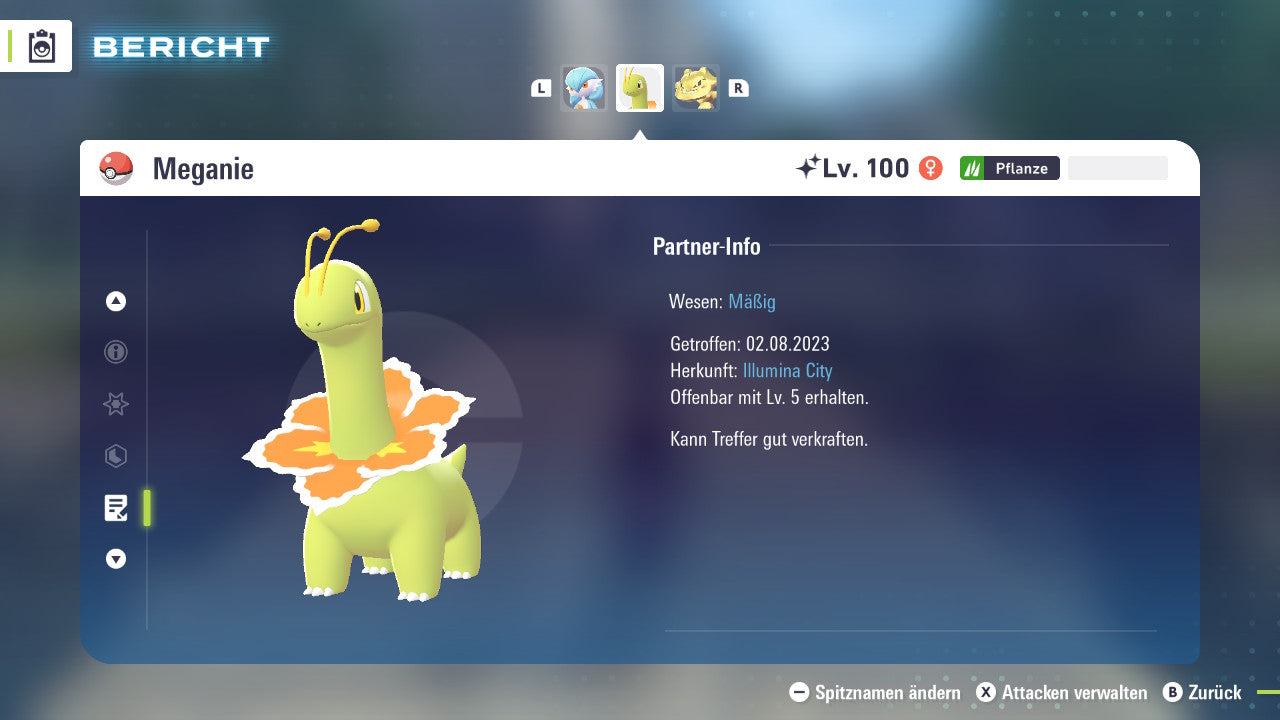The width and height of the screenshot is (1280, 720).
Task: Select the star ribbons icon in the sidebar
Action: pyautogui.click(x=115, y=404)
